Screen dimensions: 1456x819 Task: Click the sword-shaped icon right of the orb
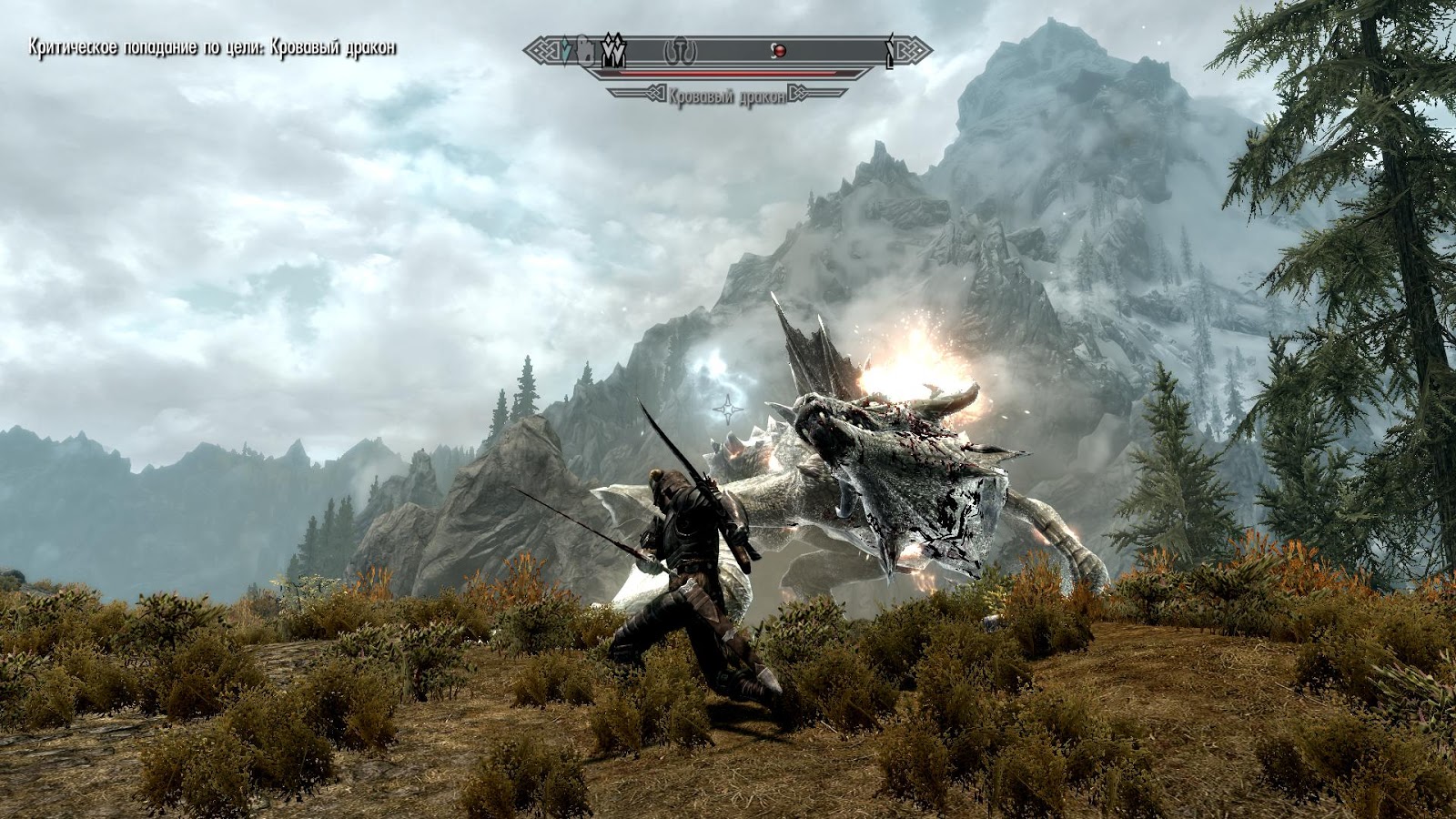coord(890,51)
